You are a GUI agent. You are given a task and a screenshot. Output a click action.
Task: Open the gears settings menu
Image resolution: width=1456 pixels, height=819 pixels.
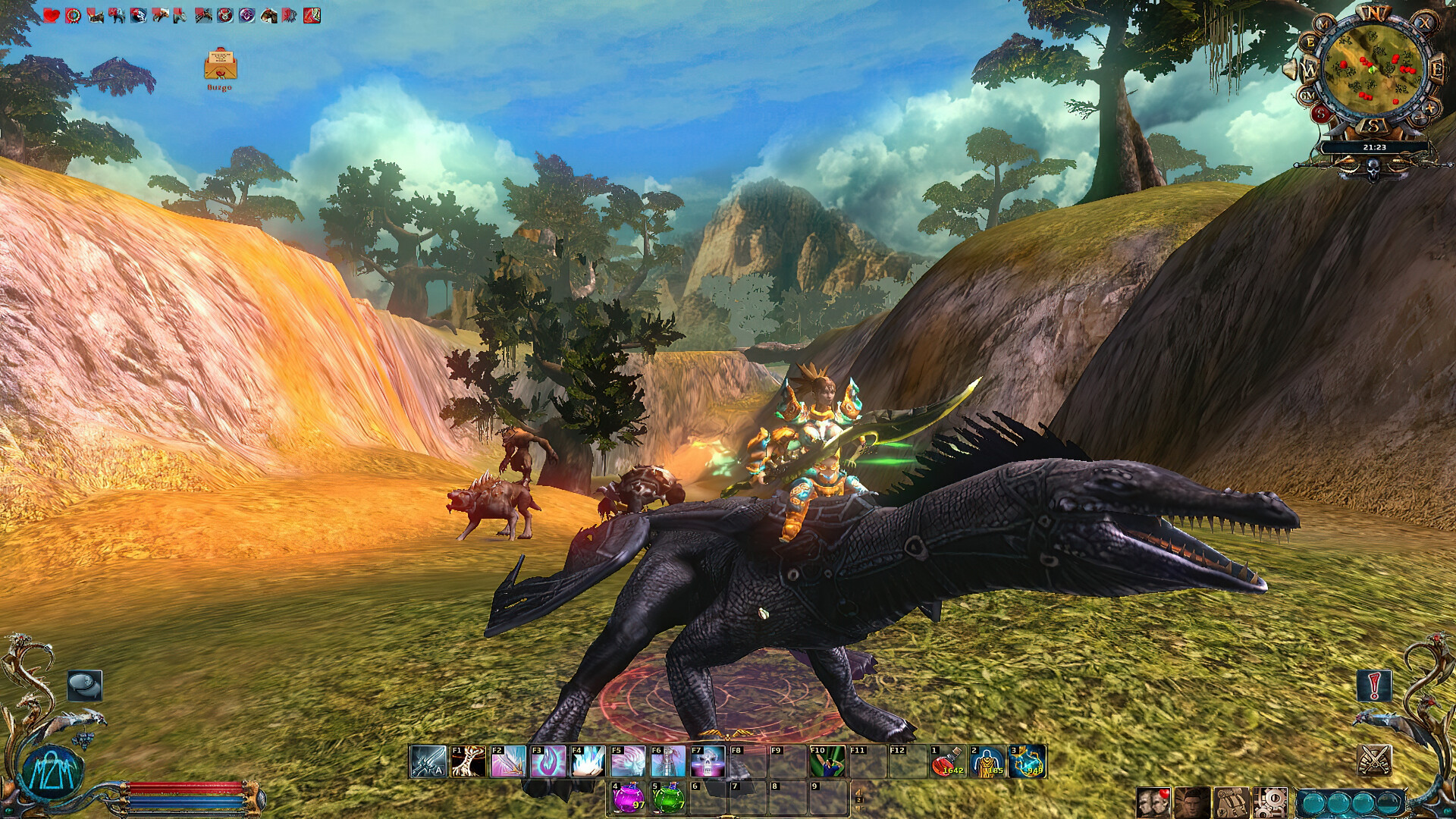pyautogui.click(x=1269, y=802)
